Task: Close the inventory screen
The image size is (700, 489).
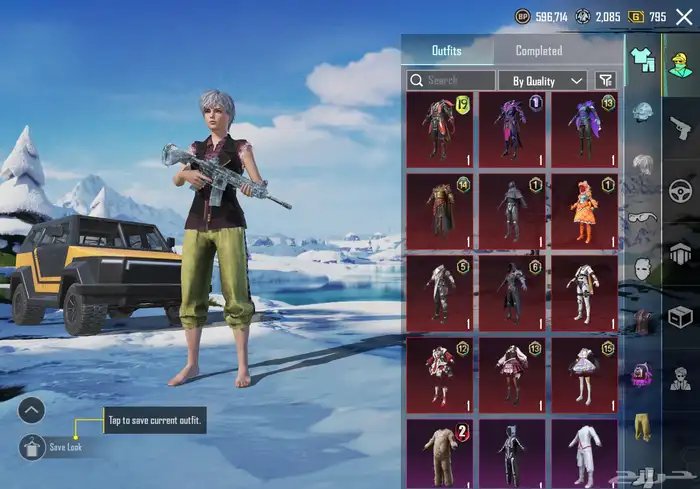Action: click(x=684, y=16)
